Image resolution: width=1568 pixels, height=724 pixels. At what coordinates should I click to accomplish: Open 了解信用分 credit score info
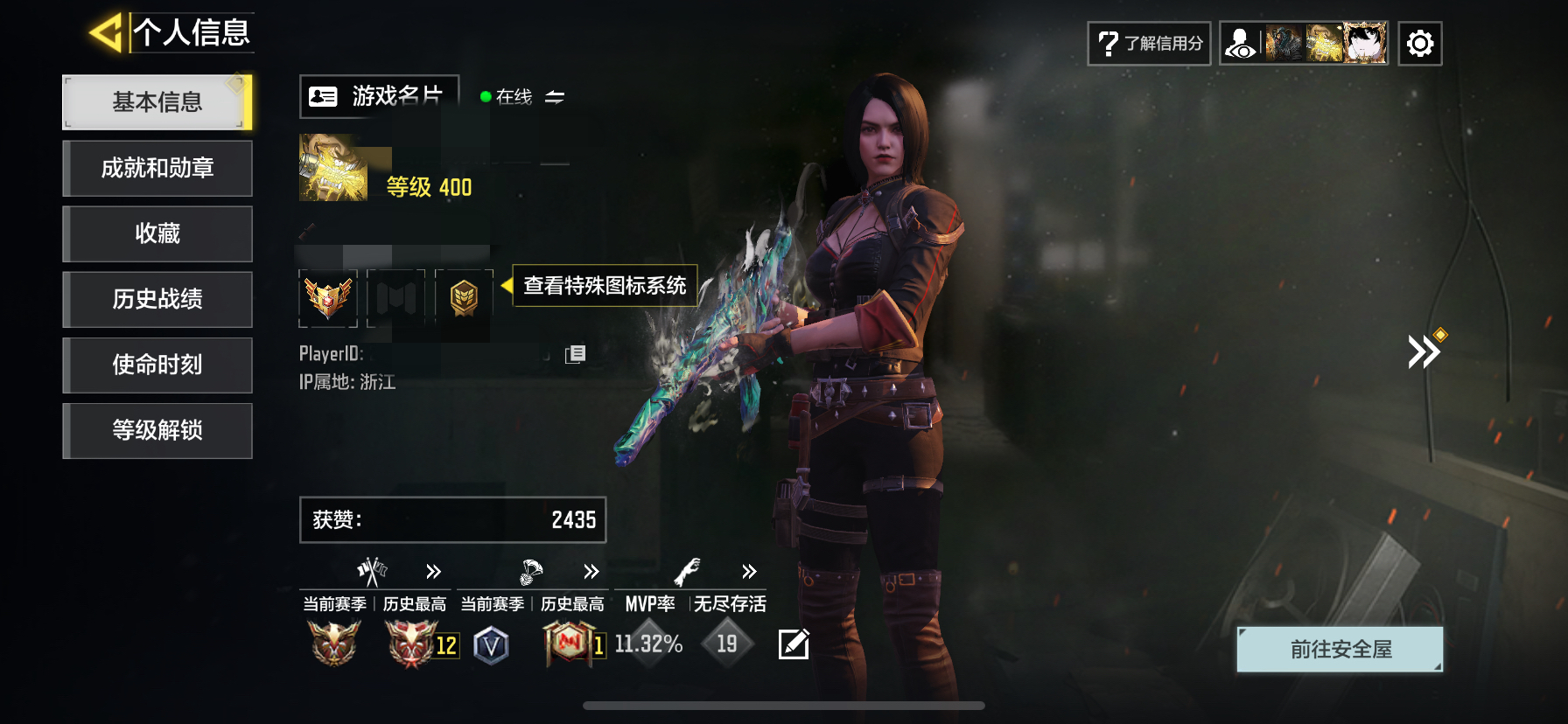tap(1149, 44)
